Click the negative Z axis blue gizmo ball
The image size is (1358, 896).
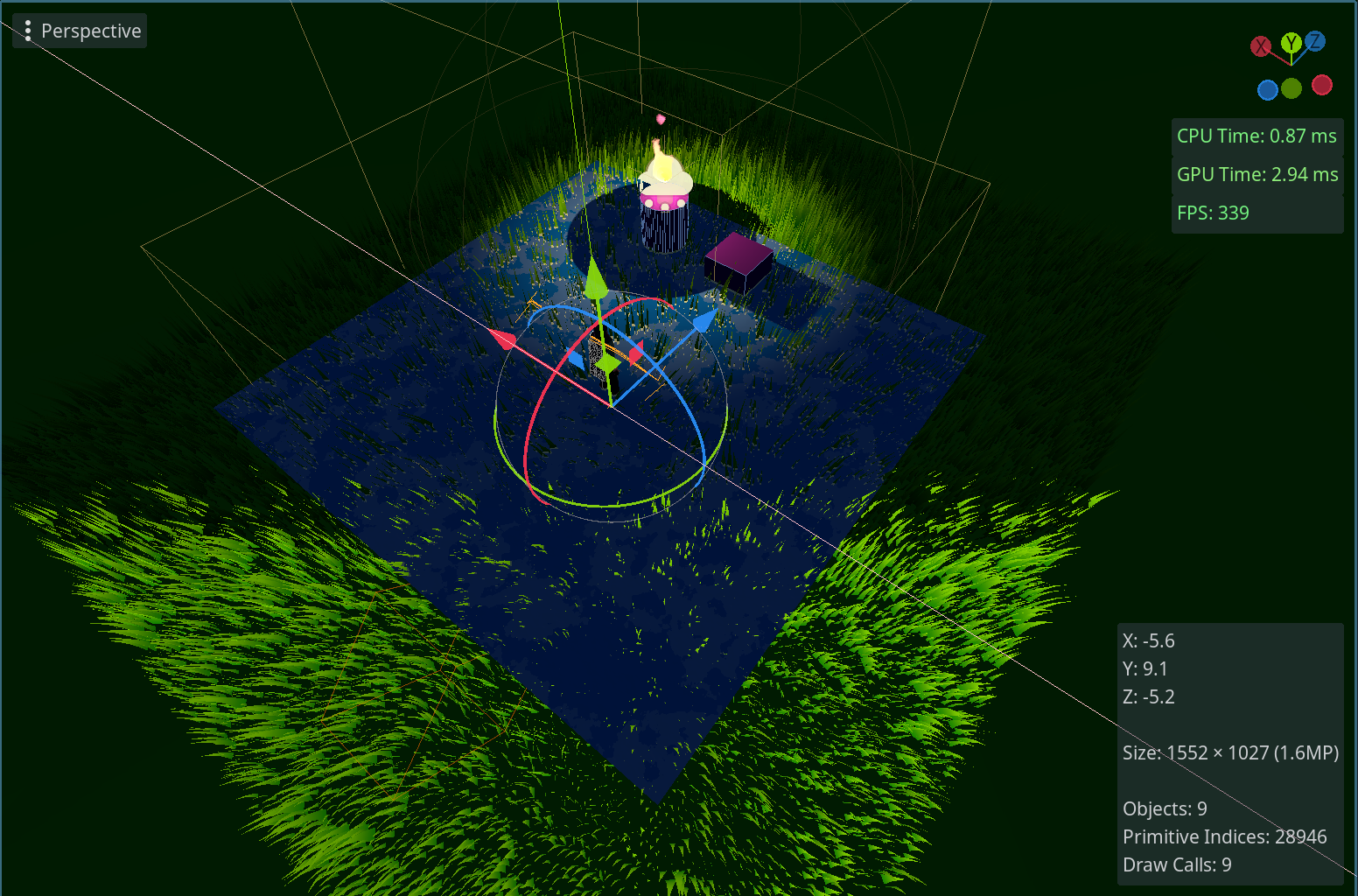pyautogui.click(x=1267, y=89)
